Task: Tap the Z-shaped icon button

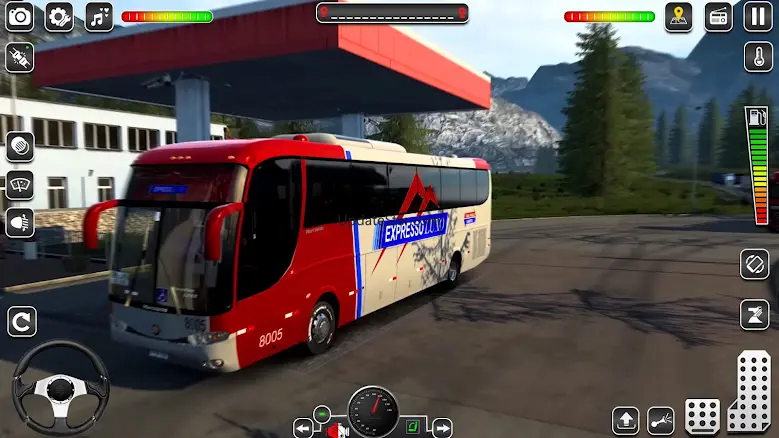Action: tap(755, 314)
